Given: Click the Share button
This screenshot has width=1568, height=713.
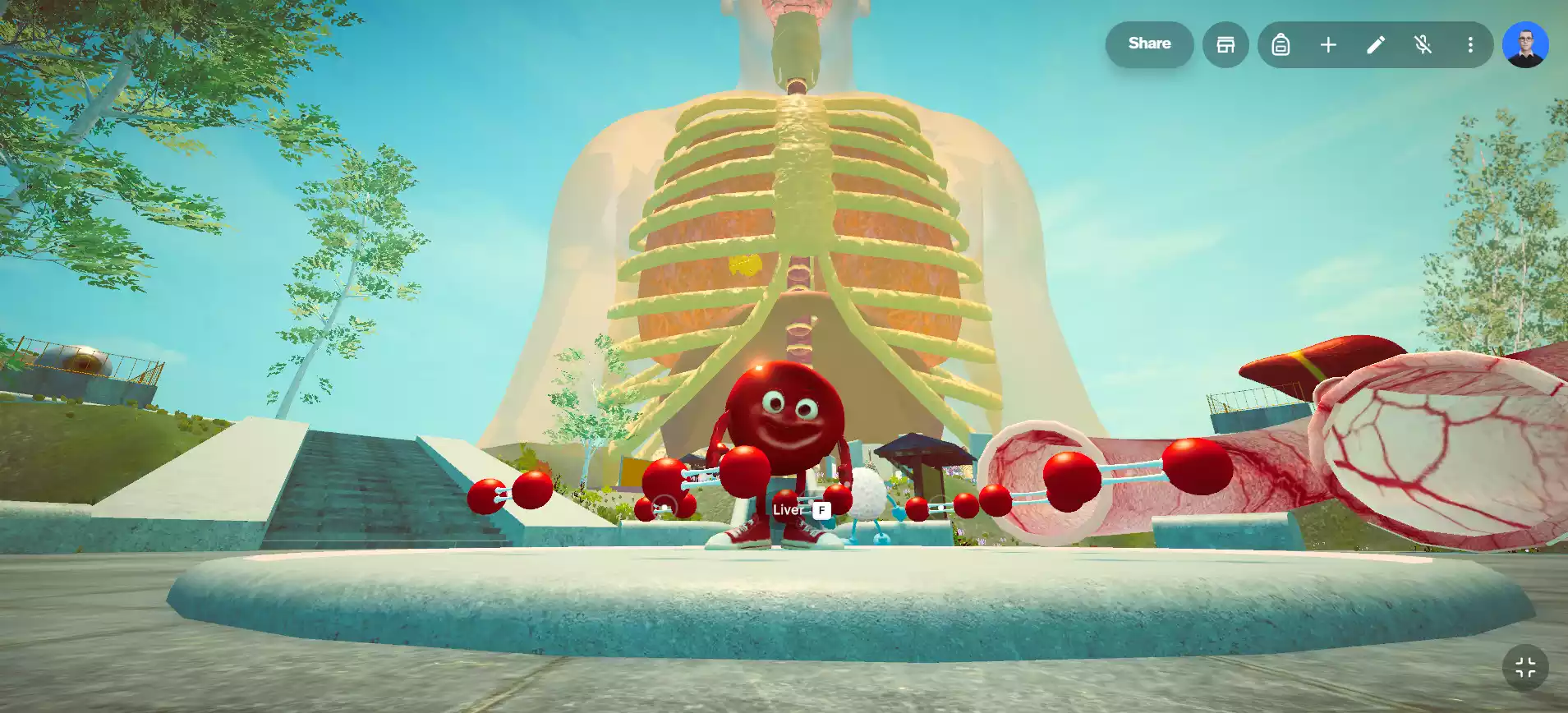Looking at the screenshot, I should (1149, 44).
